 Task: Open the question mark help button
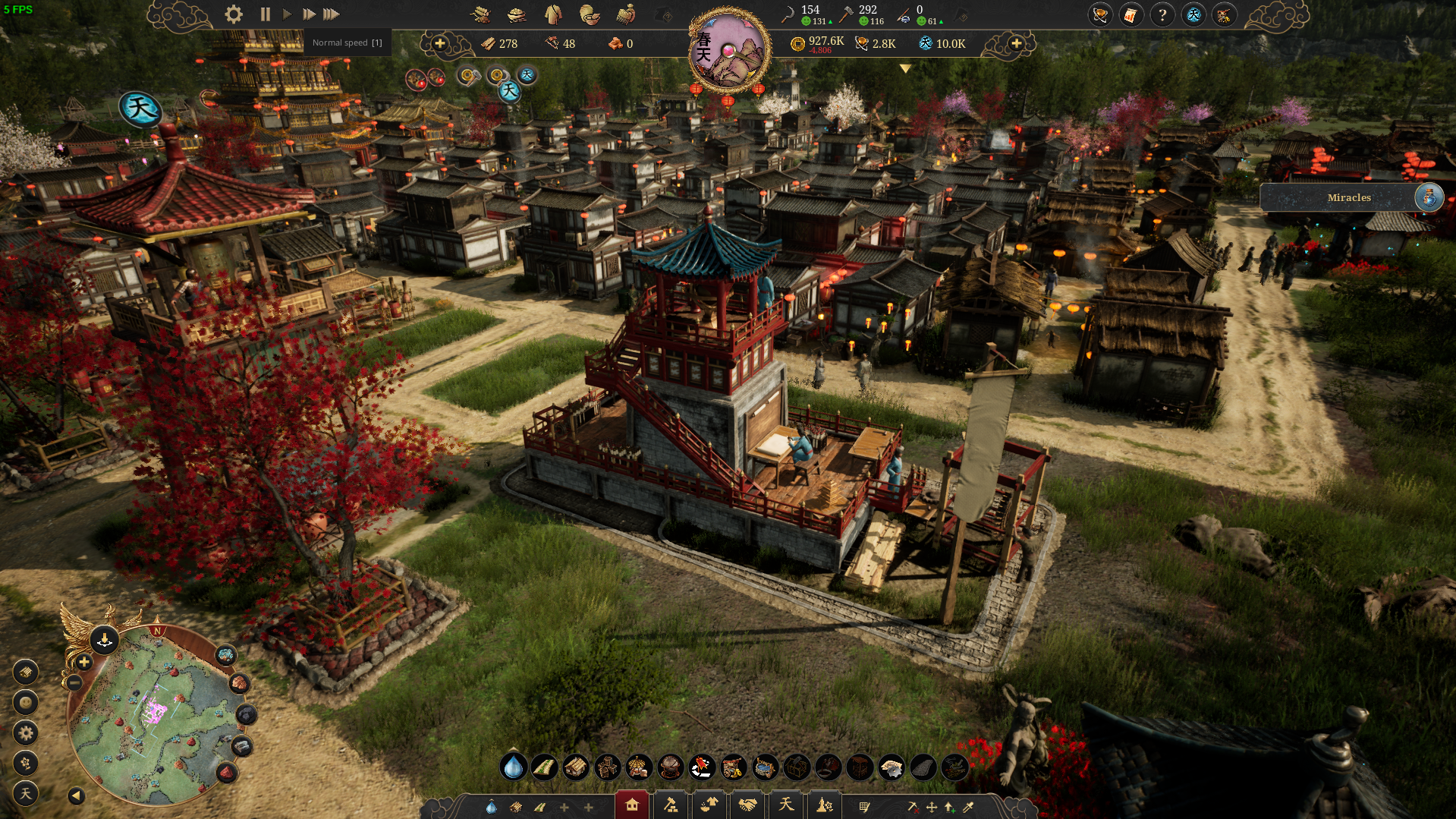(x=1162, y=14)
